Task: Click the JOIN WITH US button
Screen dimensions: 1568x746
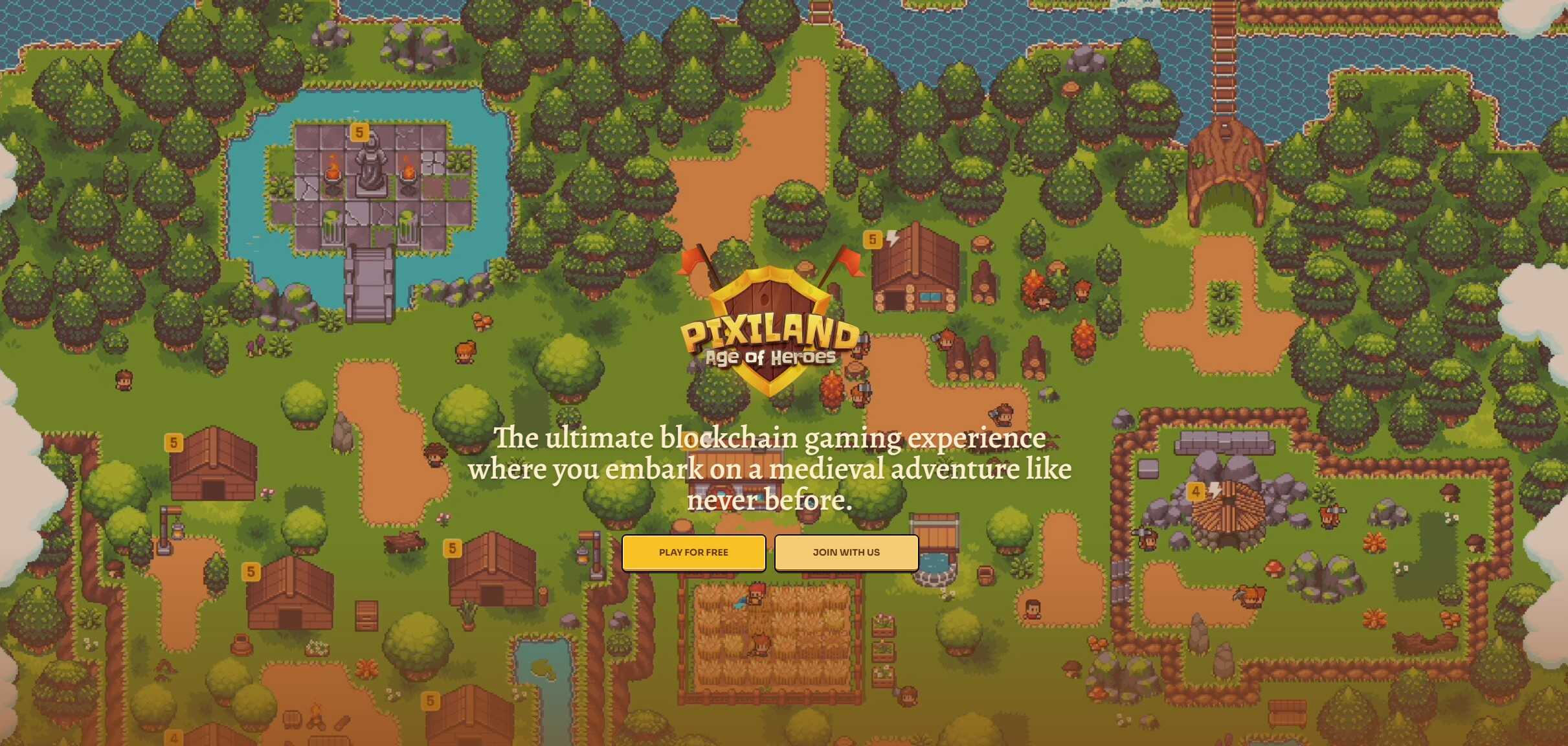Action: pyautogui.click(x=846, y=553)
